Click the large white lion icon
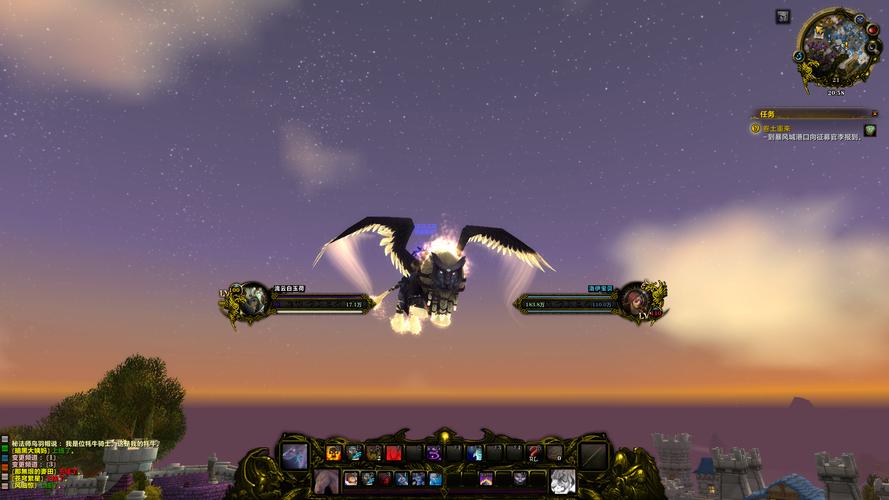Viewport: 889px width, 500px height. pyautogui.click(x=563, y=481)
